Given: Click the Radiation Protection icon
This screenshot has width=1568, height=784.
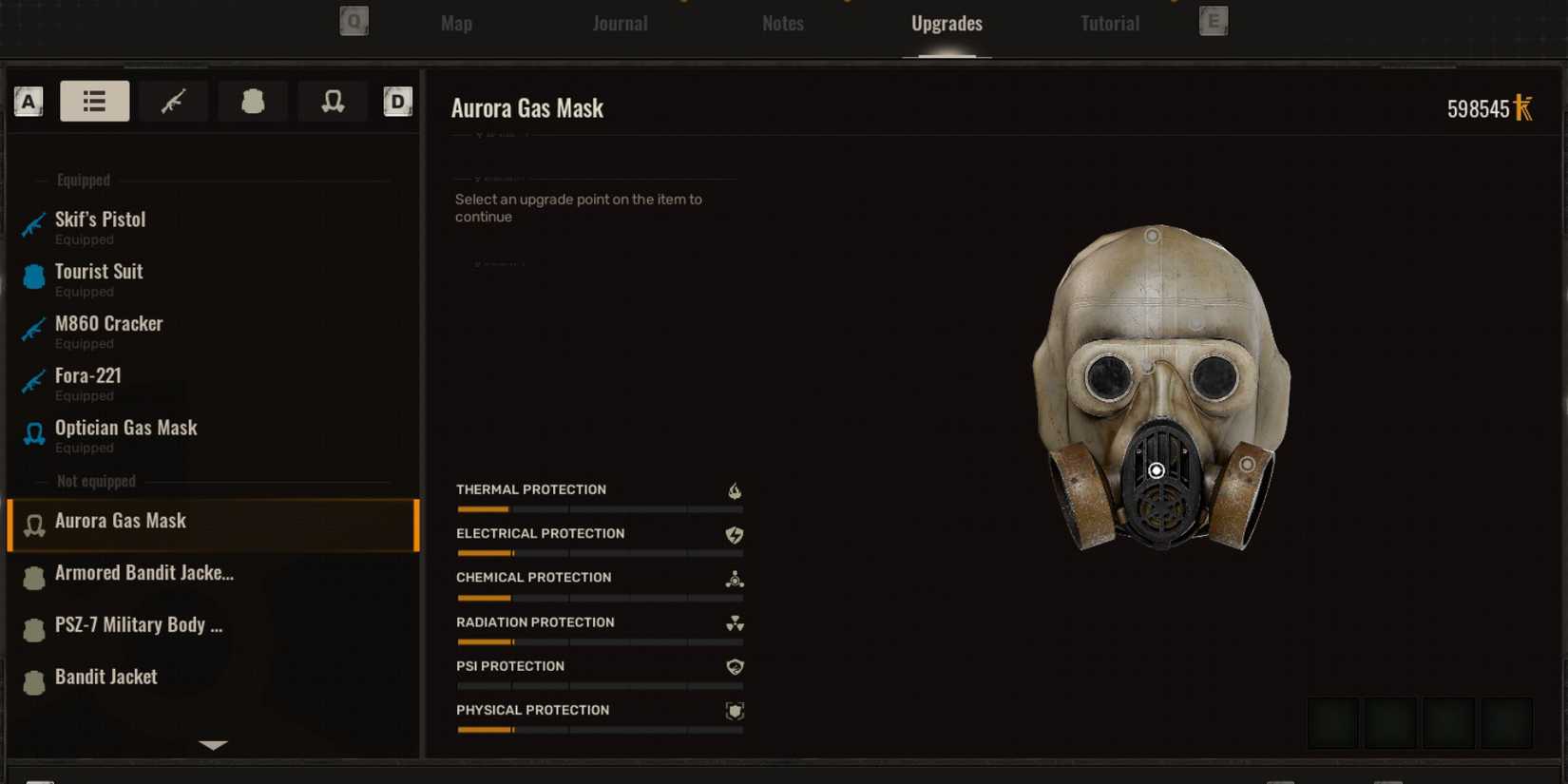Looking at the screenshot, I should point(733,623).
